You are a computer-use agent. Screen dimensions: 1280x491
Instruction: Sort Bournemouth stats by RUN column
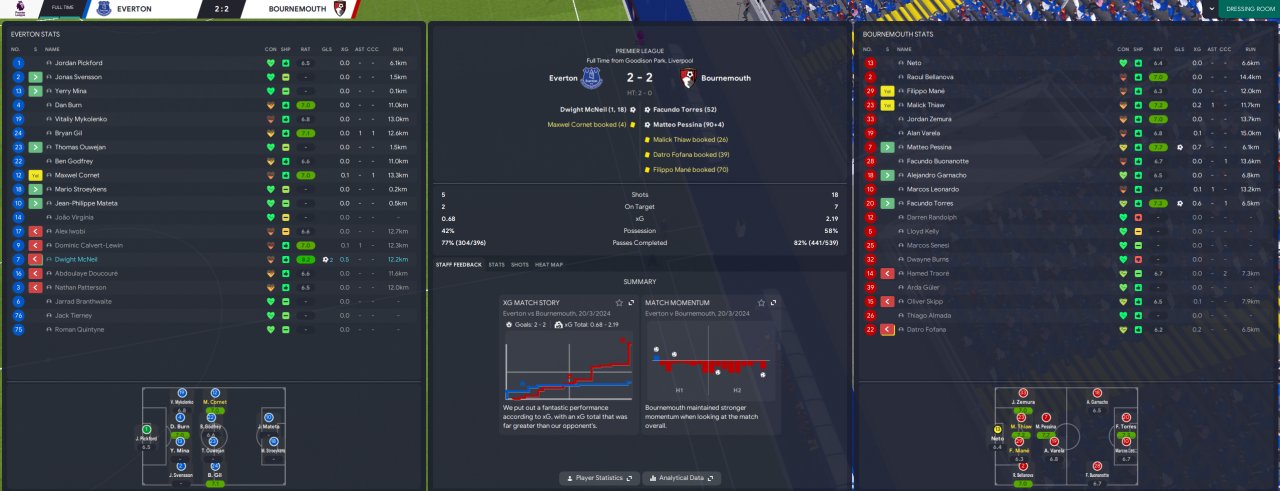1250,48
